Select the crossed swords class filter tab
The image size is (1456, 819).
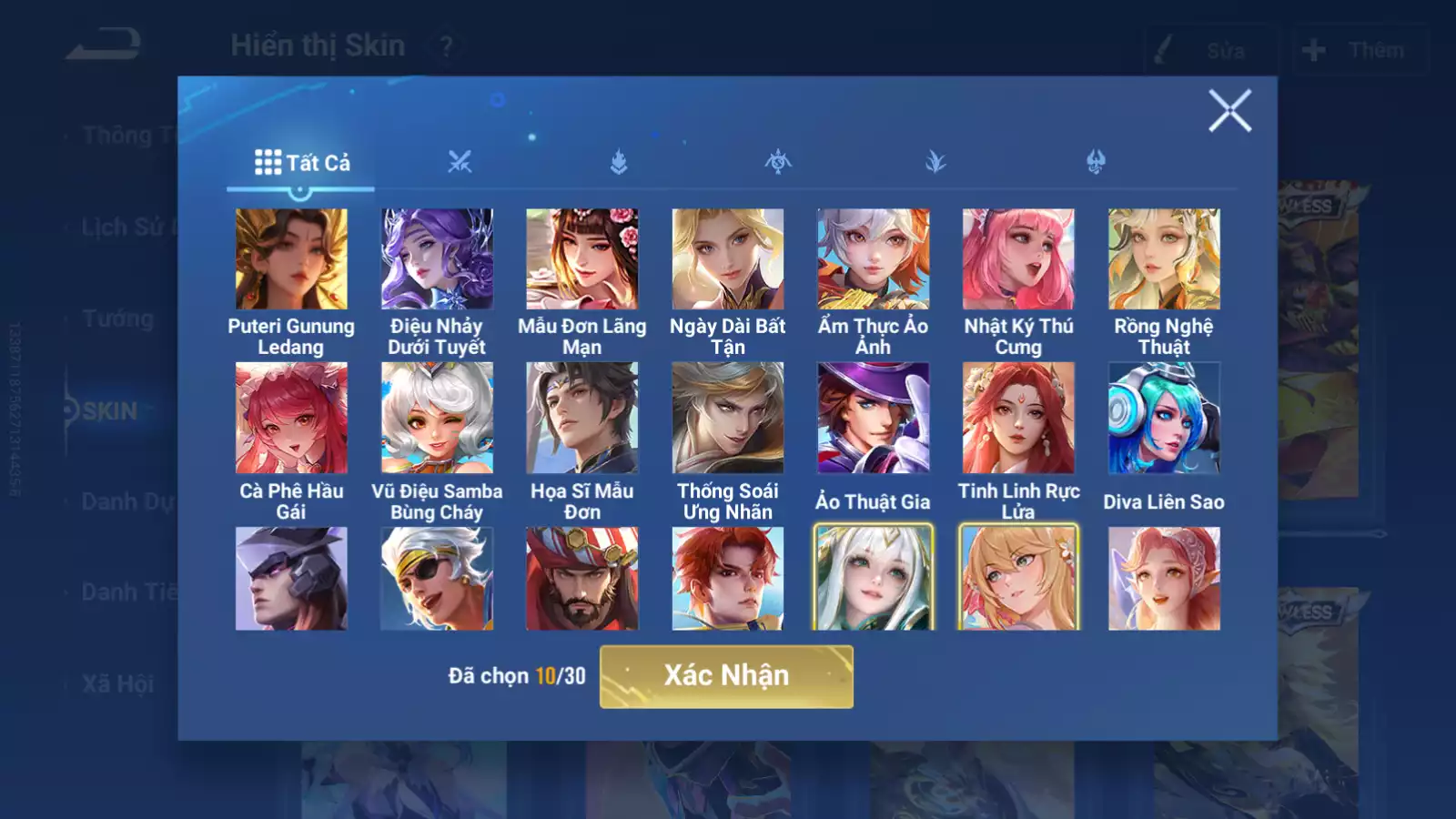click(460, 163)
